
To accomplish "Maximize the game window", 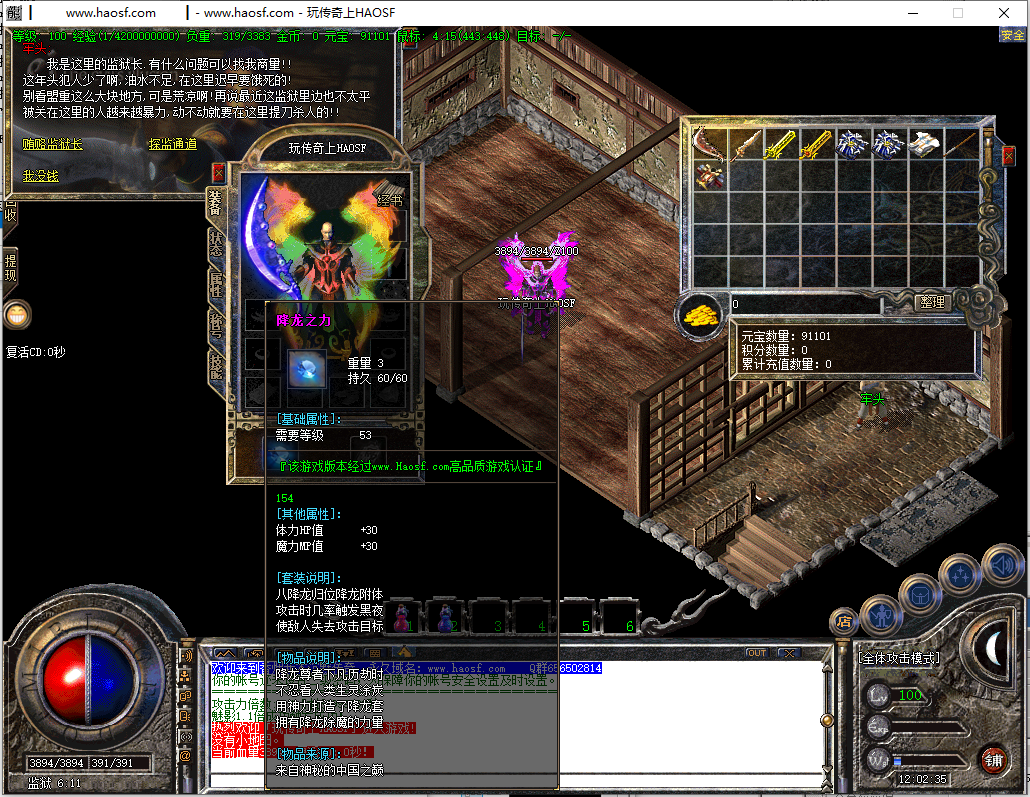I will pos(958,13).
